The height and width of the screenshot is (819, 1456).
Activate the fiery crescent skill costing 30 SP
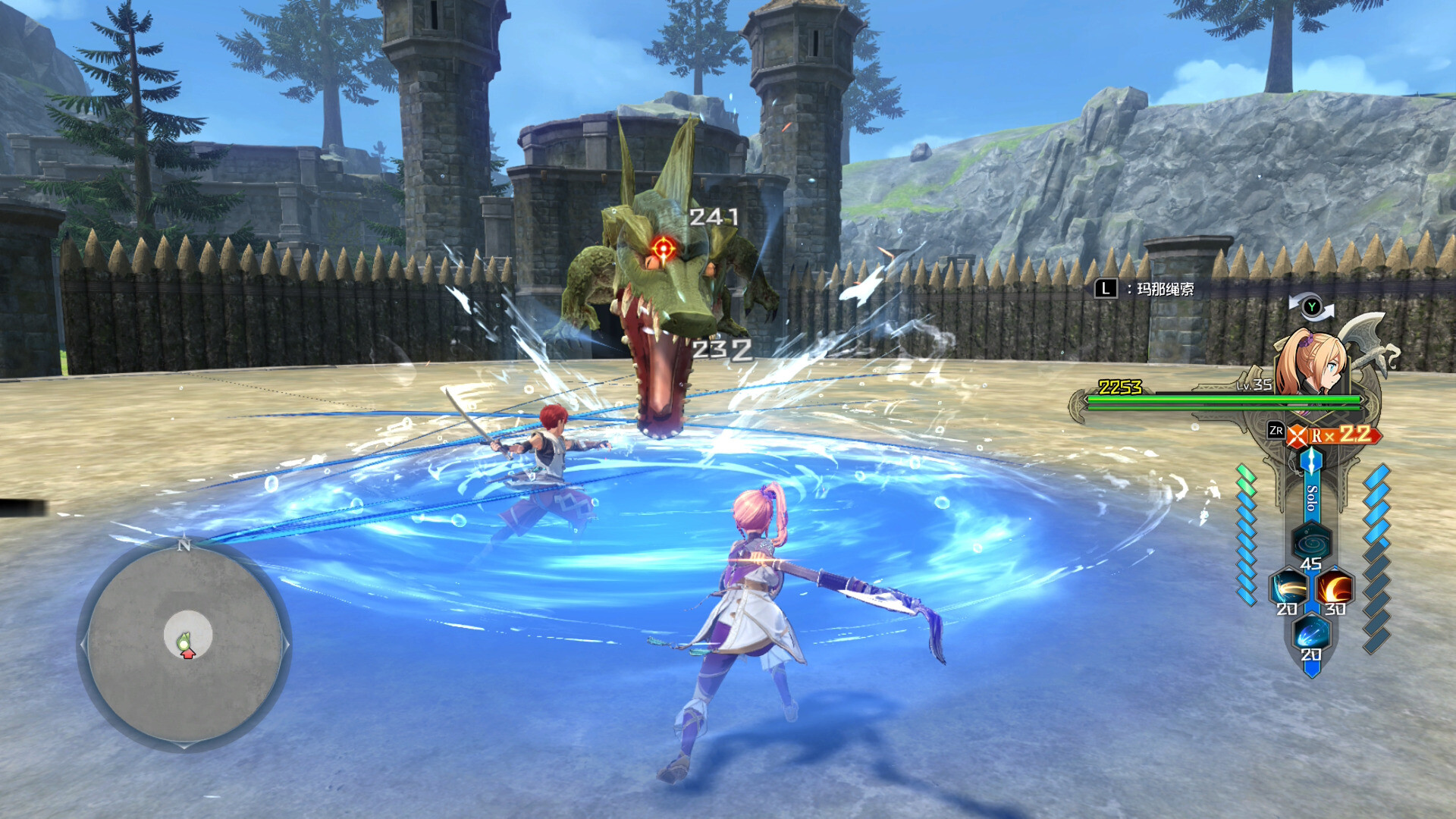pos(1335,587)
